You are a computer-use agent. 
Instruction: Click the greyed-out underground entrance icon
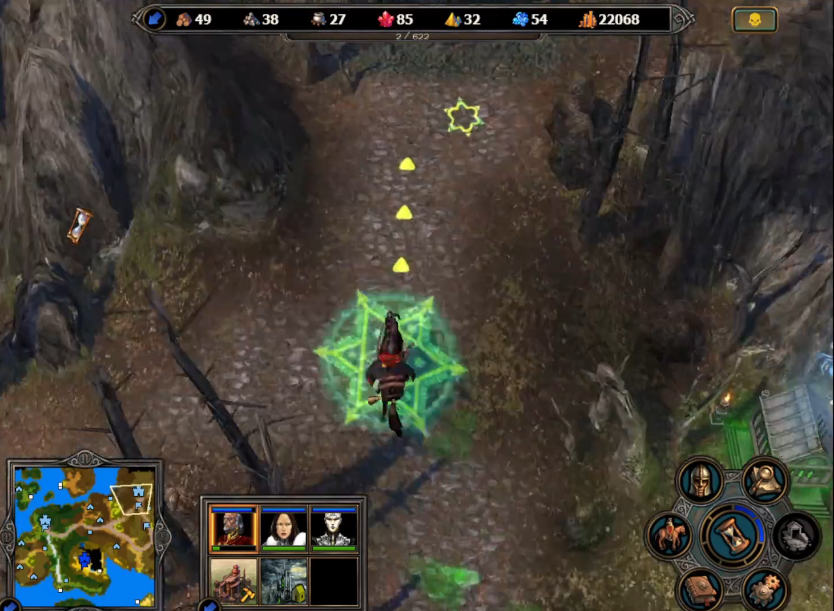797,535
